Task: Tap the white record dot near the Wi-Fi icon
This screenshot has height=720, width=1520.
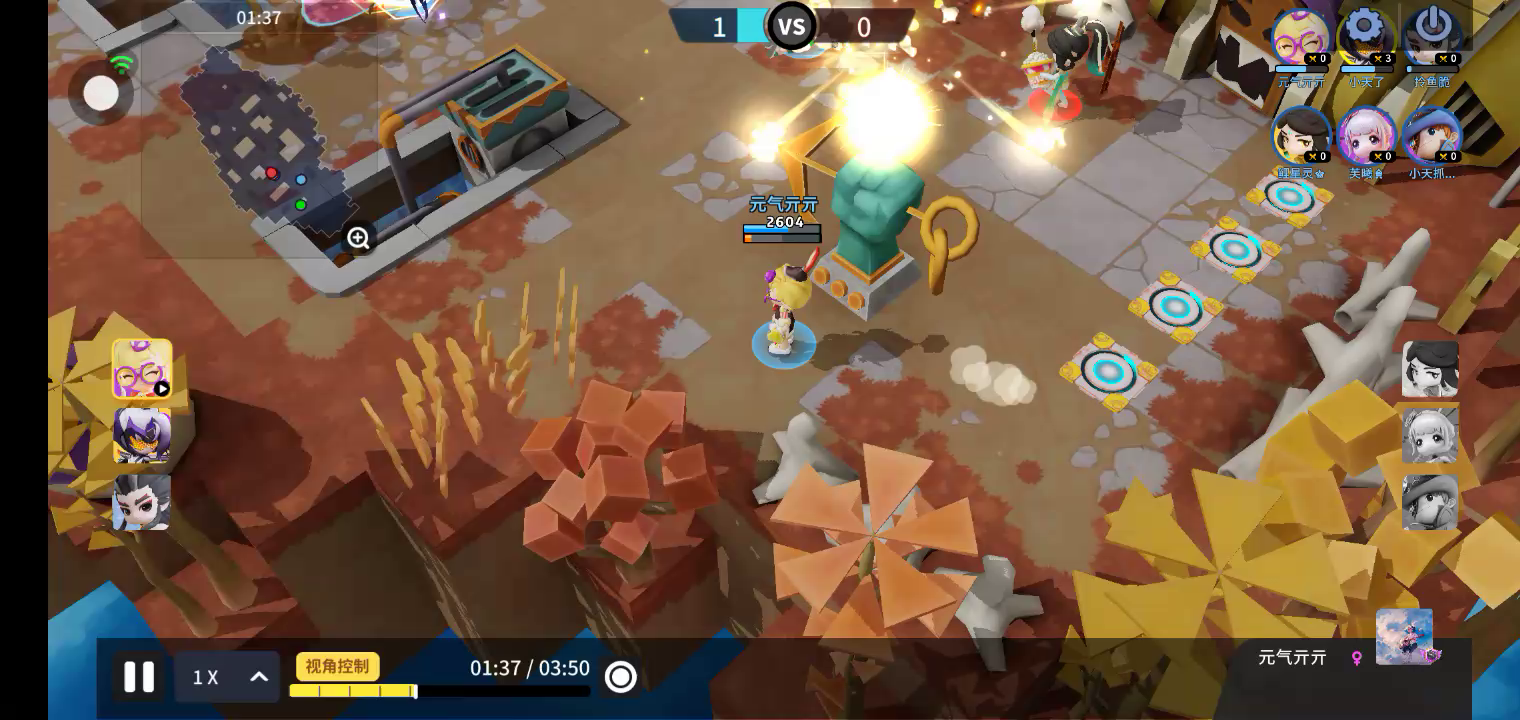Action: coord(100,93)
